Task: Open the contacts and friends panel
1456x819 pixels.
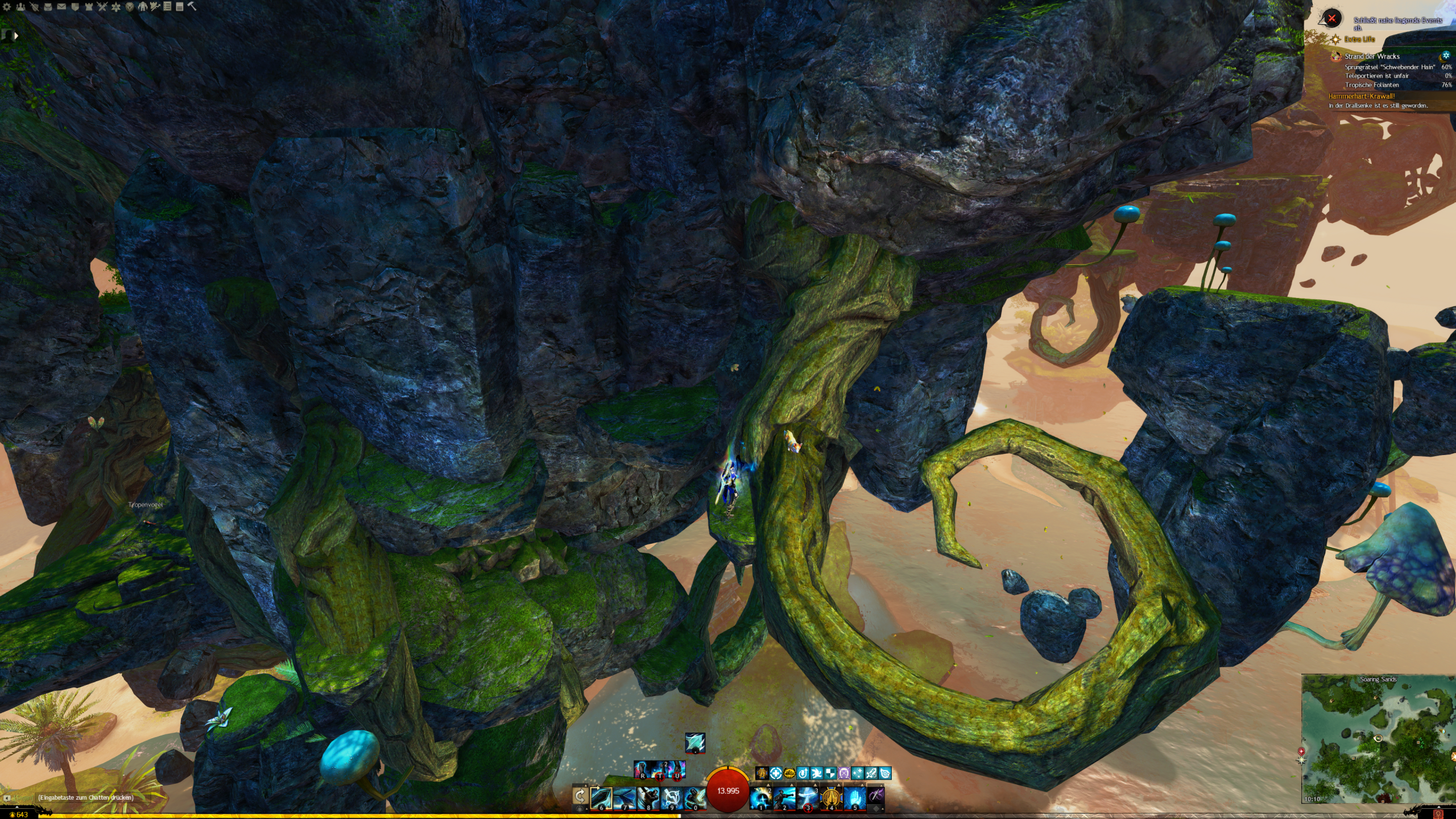Action: pyautogui.click(x=21, y=7)
